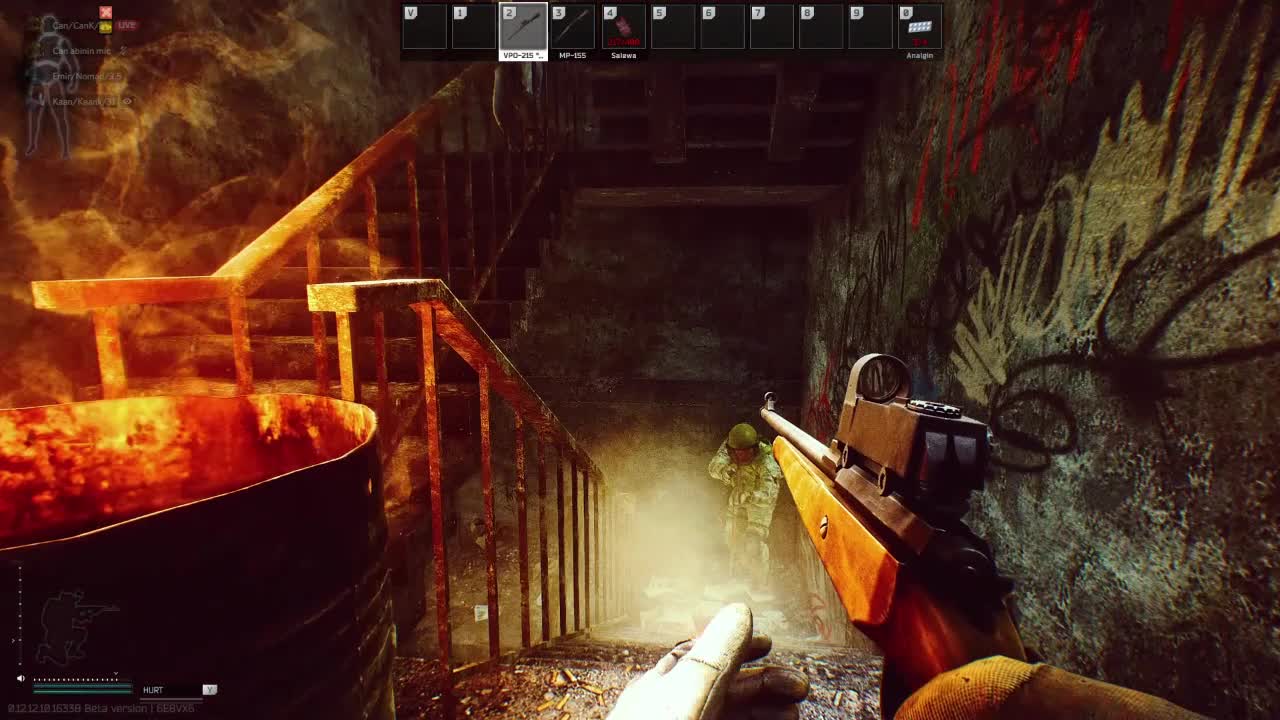
Task: Switch to the MP-155 shotgun slot
Action: coord(573,27)
